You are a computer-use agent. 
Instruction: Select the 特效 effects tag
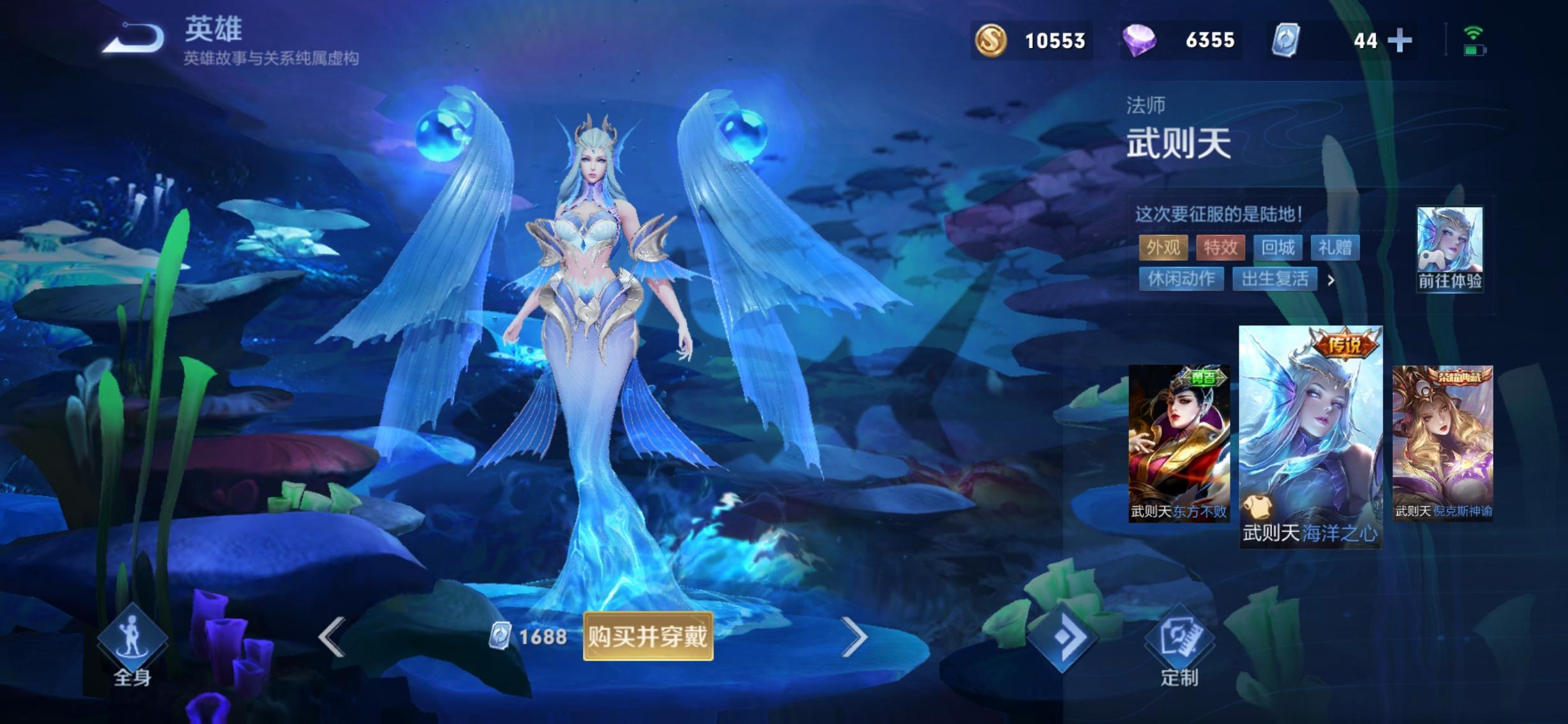(x=1220, y=247)
